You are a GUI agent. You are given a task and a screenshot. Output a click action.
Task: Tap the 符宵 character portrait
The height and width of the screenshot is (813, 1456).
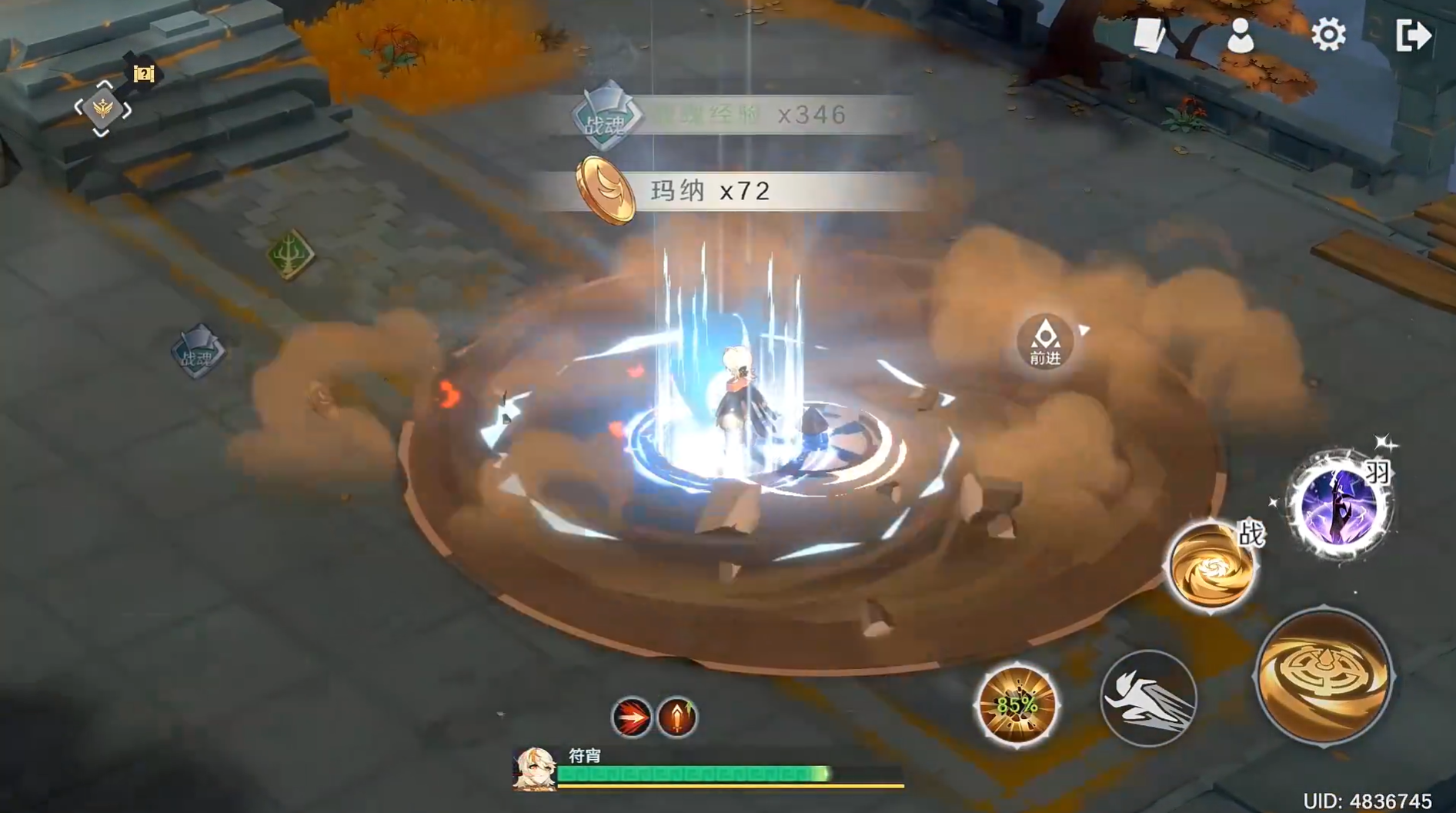tap(534, 768)
